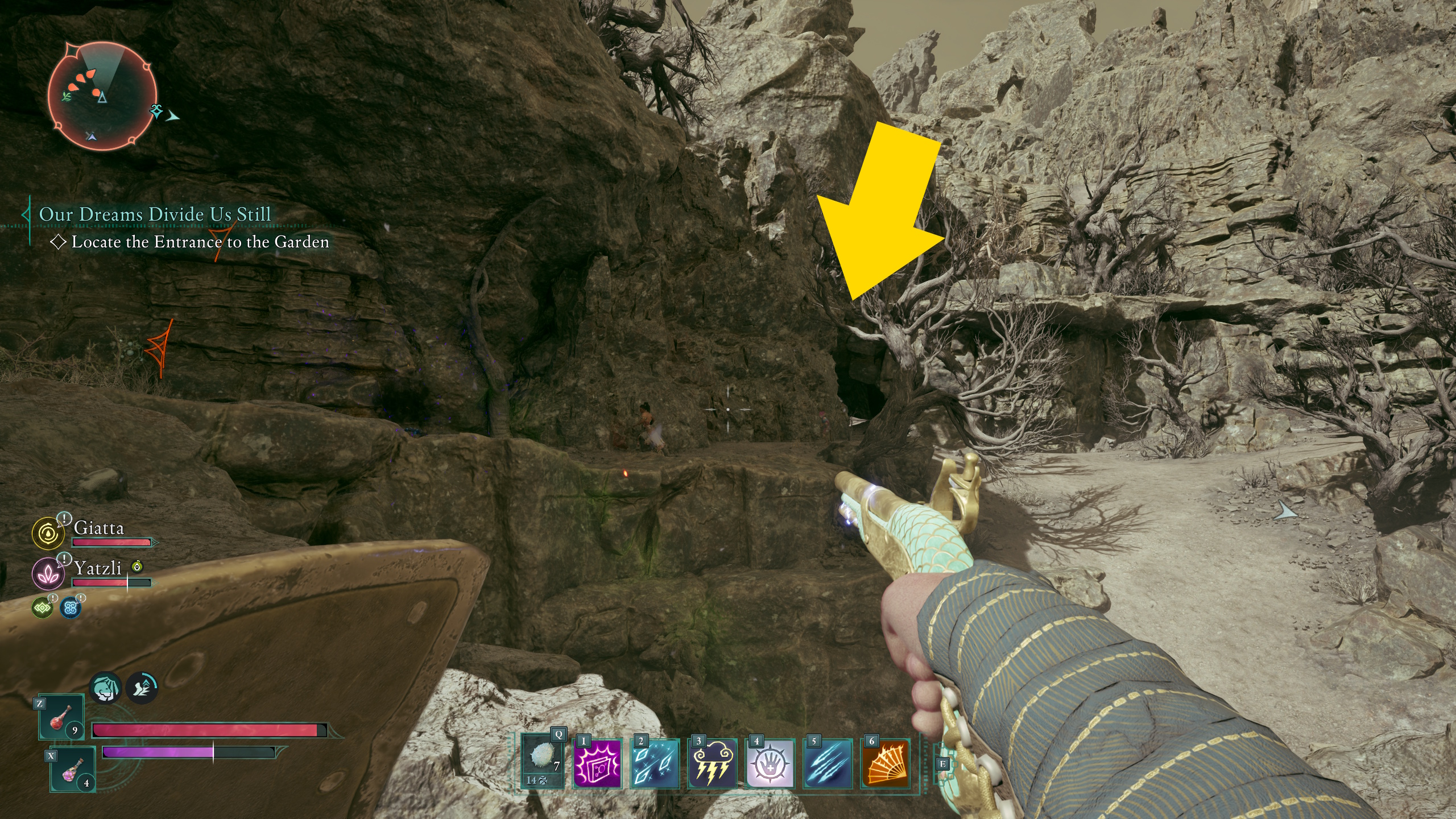Select the Our Dreams Divide Us Still quest
The width and height of the screenshot is (1456, 819).
pos(155,214)
